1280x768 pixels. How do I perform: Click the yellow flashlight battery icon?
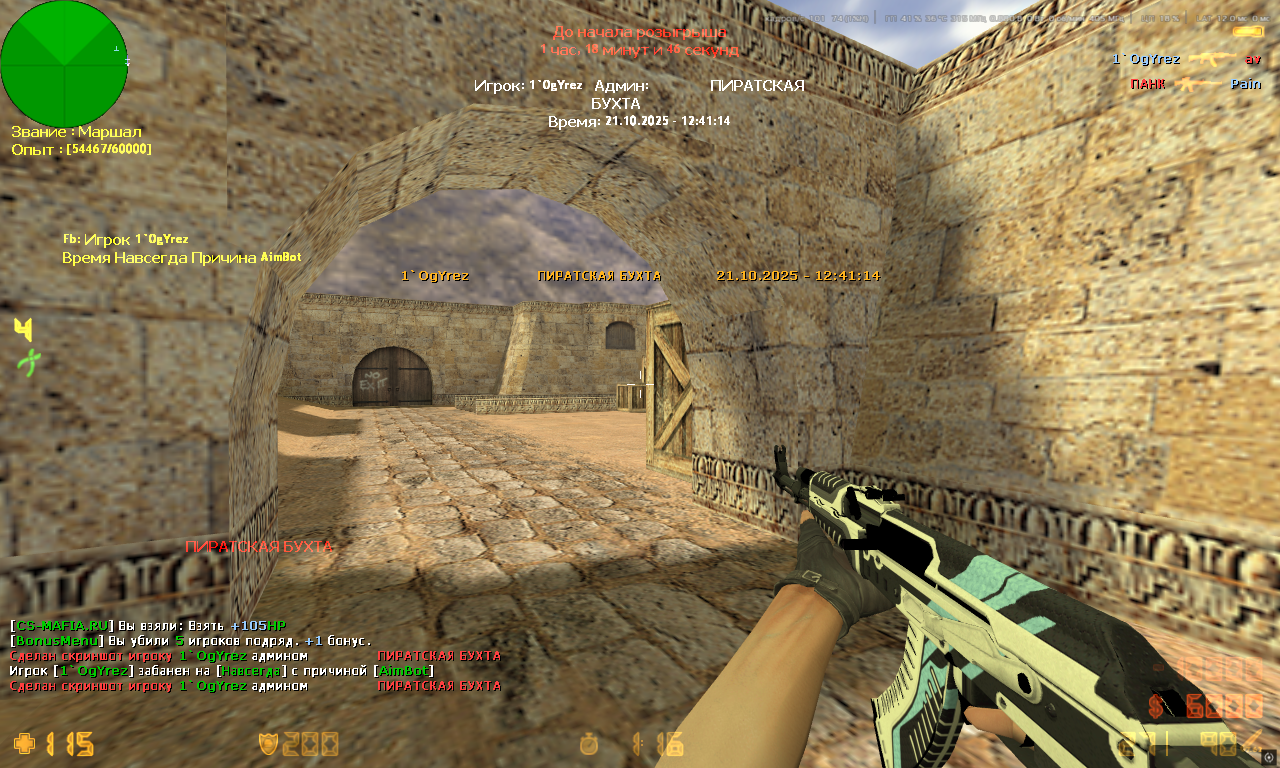pyautogui.click(x=1247, y=31)
